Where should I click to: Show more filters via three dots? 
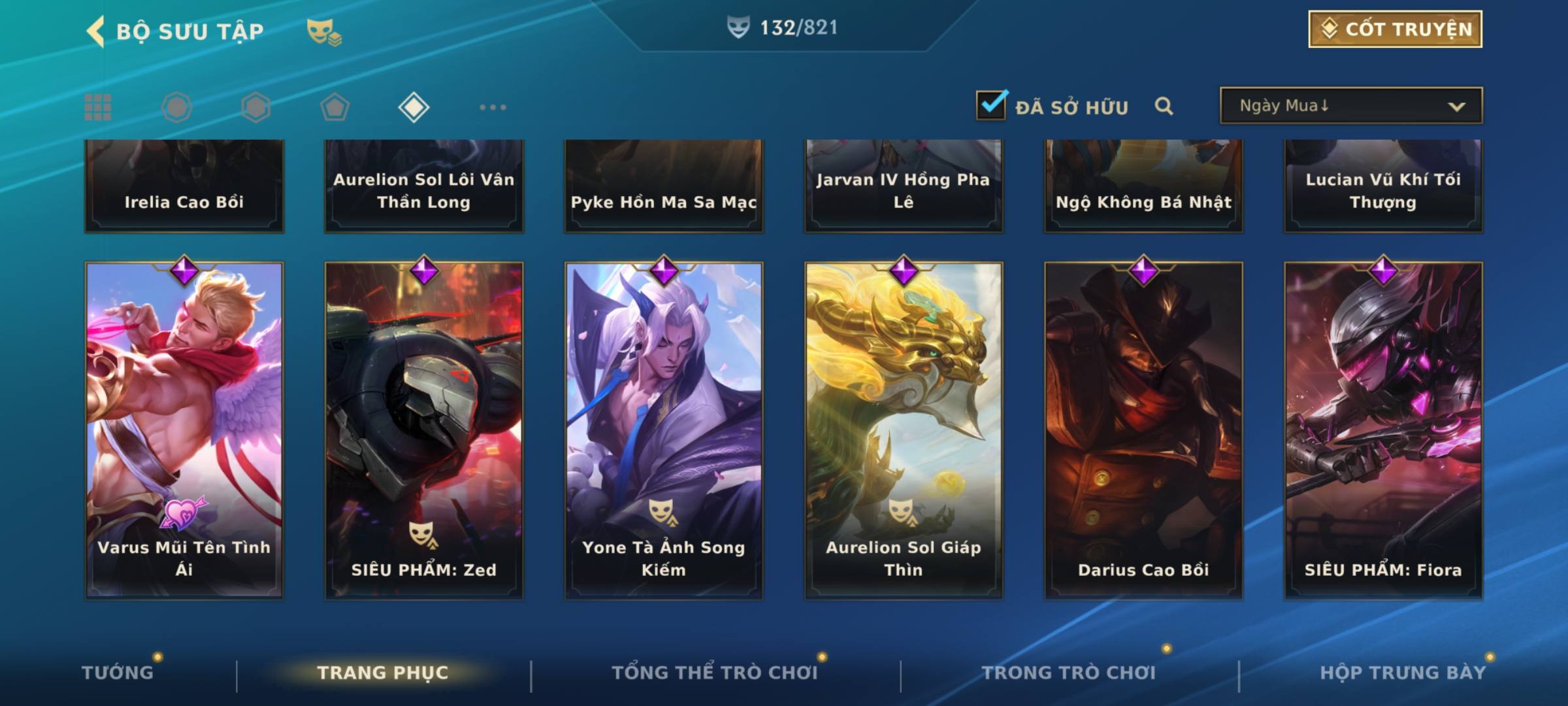pyautogui.click(x=493, y=107)
